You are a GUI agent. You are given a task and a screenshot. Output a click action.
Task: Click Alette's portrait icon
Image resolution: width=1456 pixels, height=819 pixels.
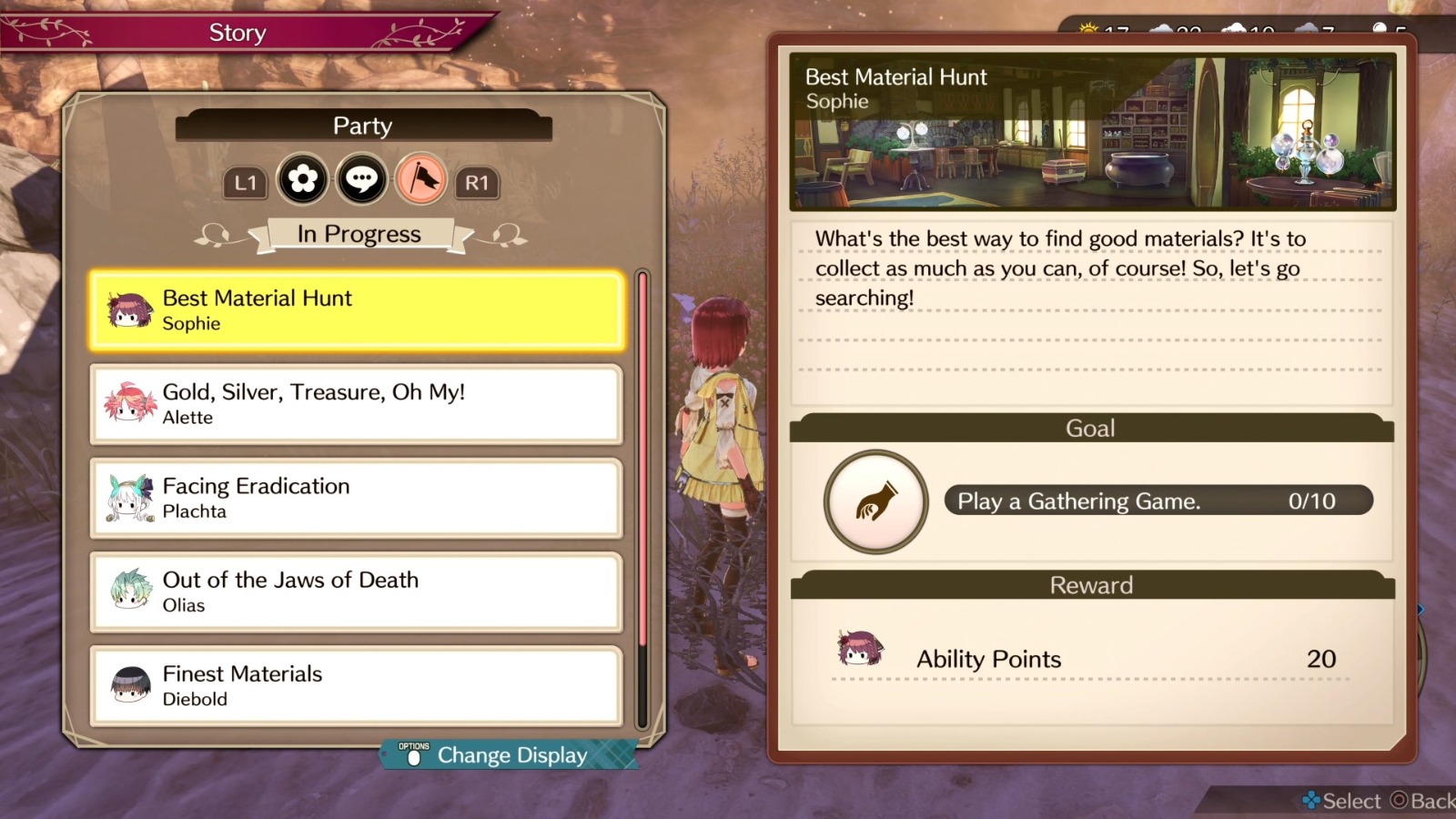(130, 404)
